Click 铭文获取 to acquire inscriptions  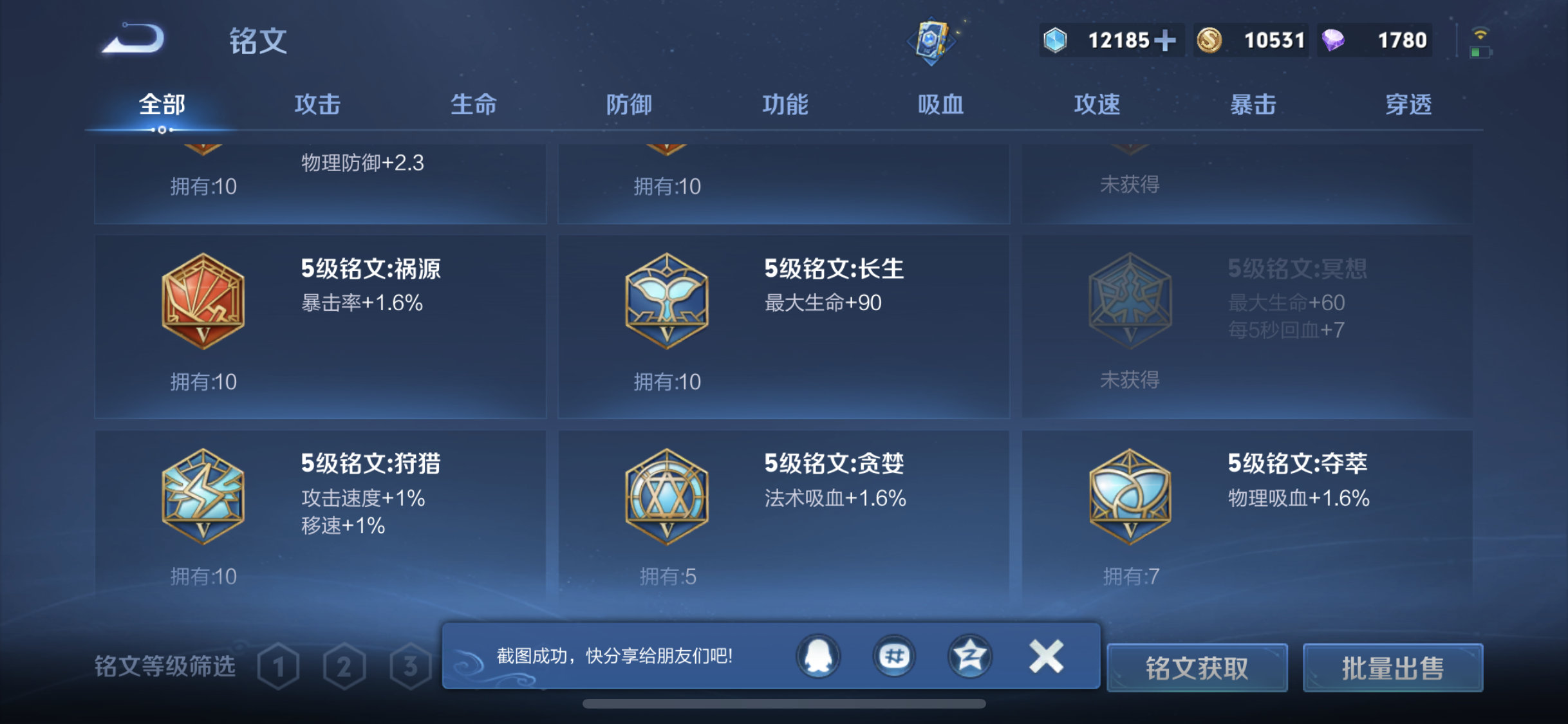coord(1197,668)
